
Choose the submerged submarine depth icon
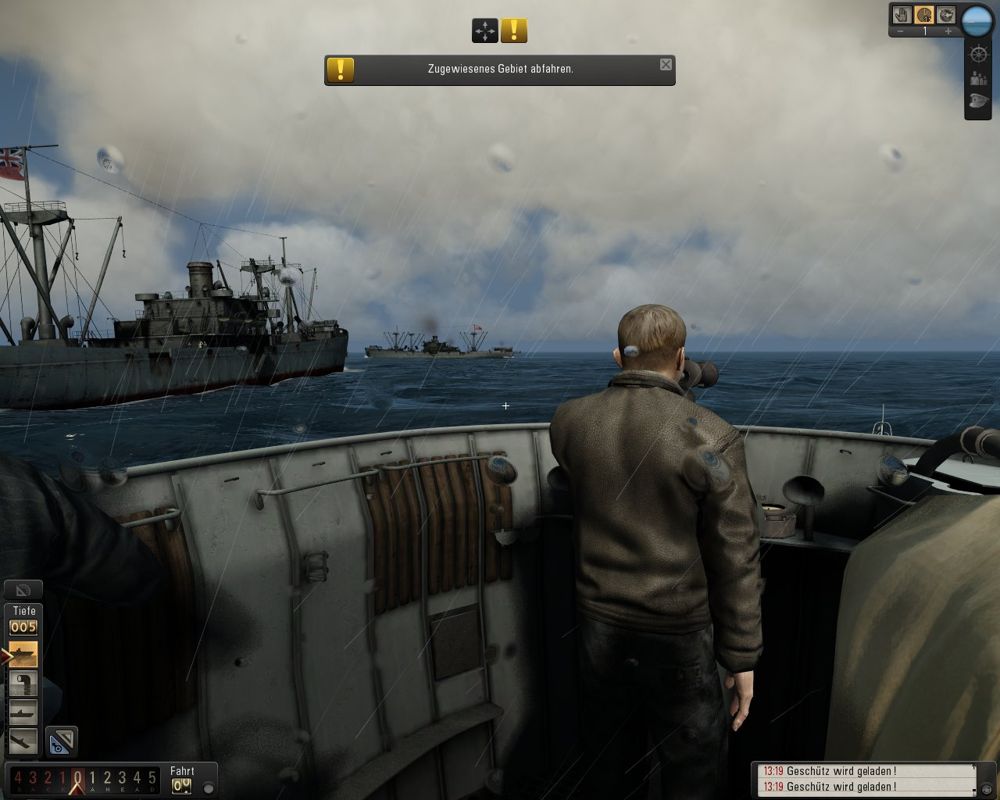(23, 713)
